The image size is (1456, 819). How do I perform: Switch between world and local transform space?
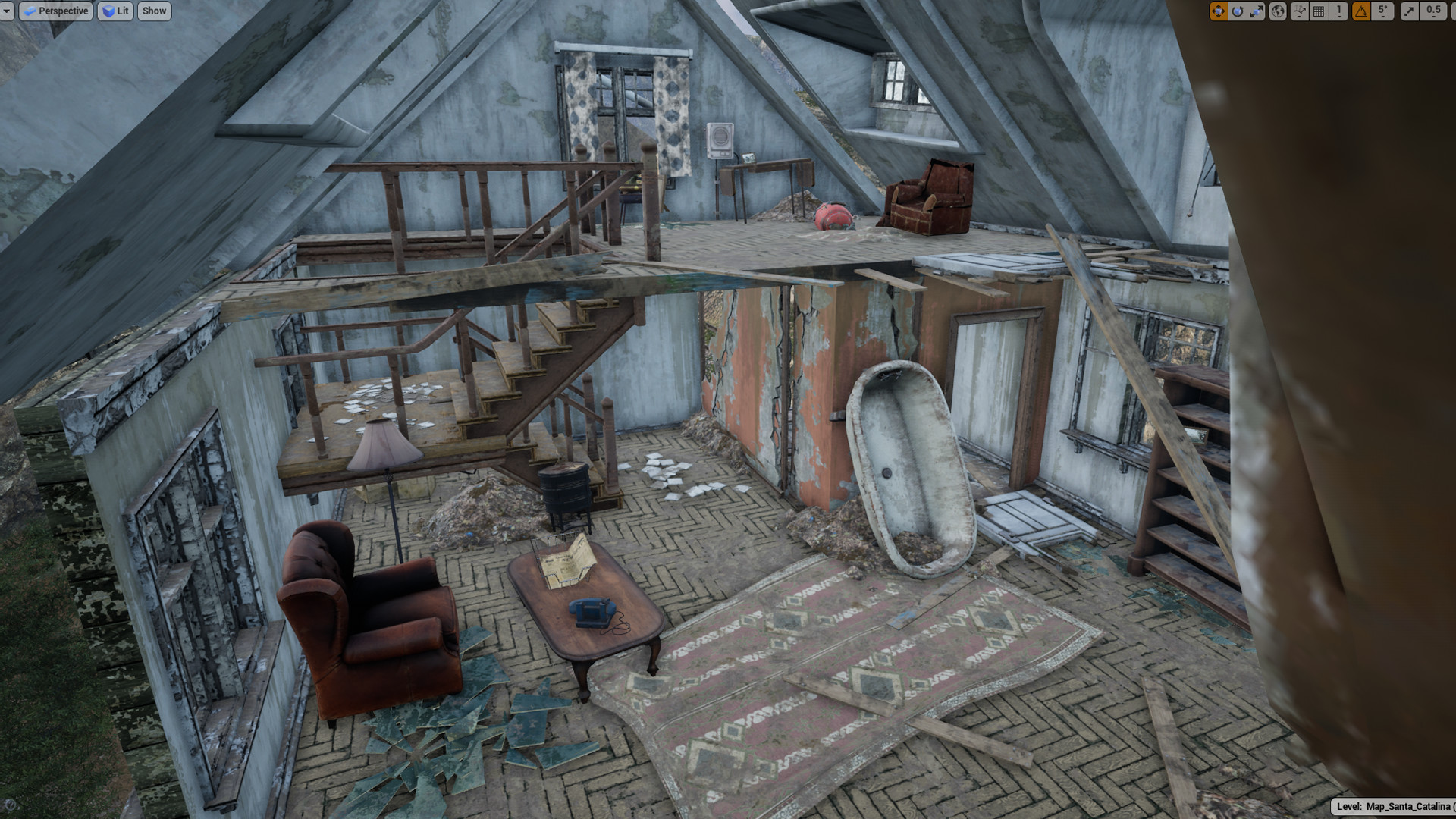(x=1277, y=11)
